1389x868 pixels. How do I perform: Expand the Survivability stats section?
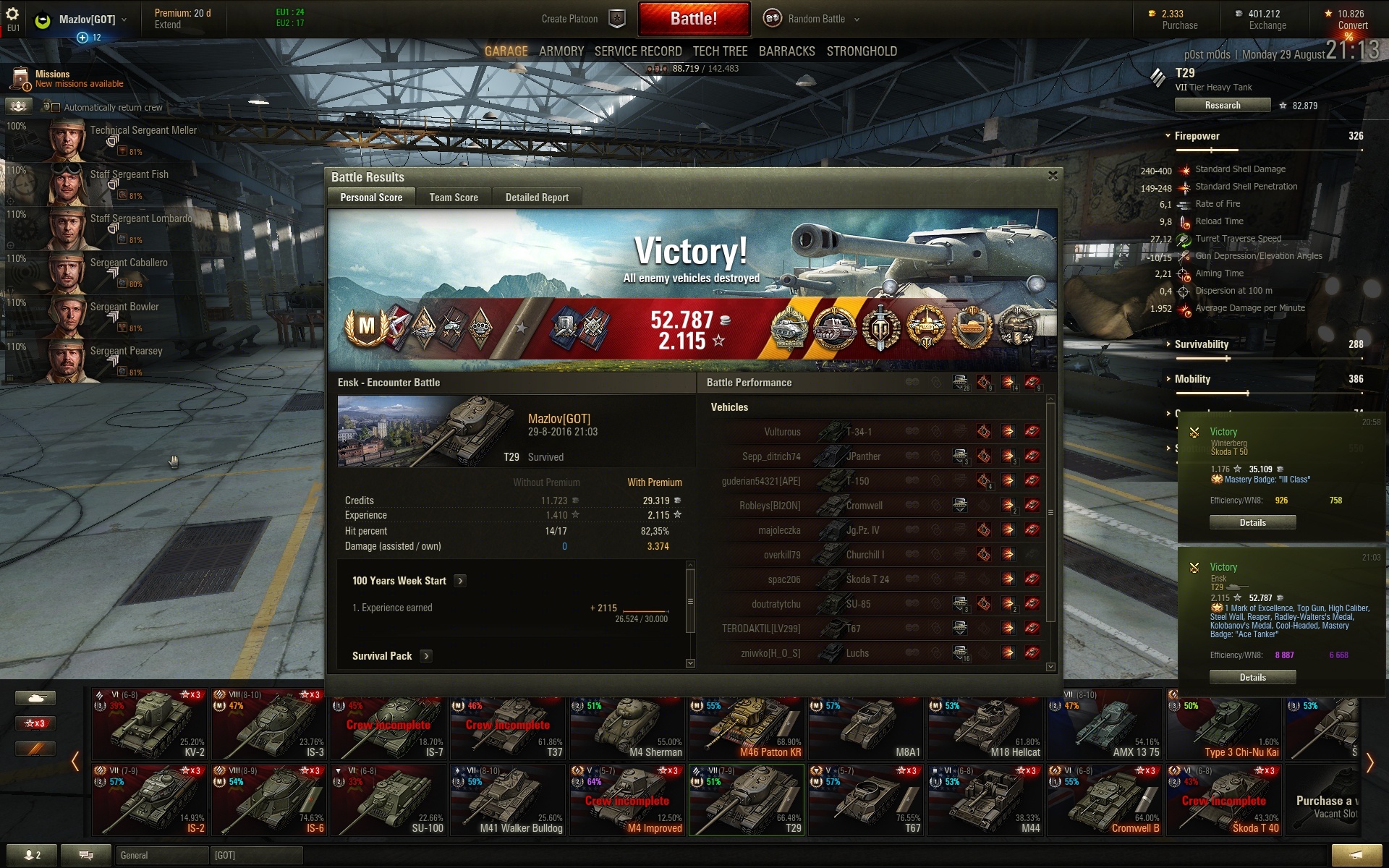[x=1201, y=344]
